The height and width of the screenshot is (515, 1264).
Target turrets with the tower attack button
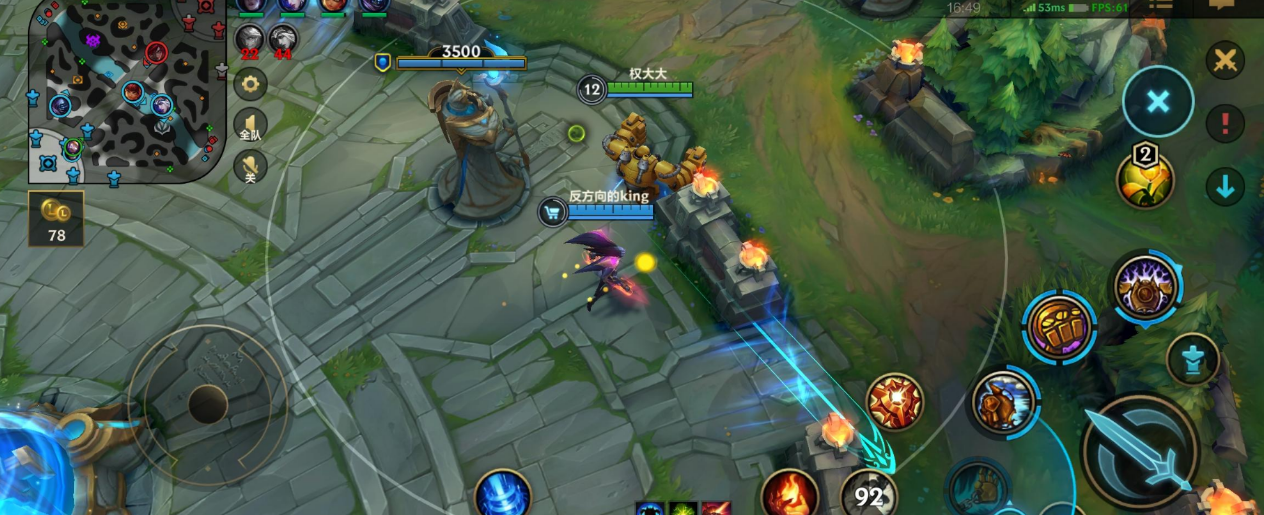(1193, 359)
